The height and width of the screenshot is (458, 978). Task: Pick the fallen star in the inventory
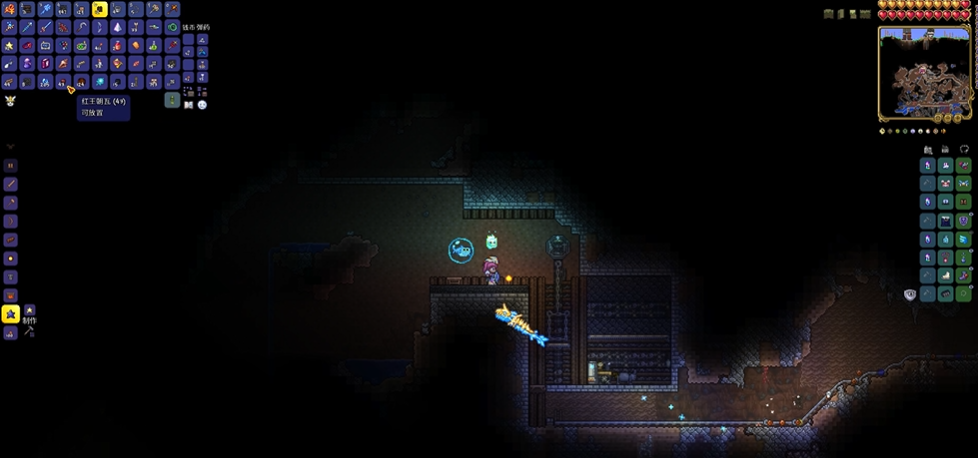pos(10,45)
